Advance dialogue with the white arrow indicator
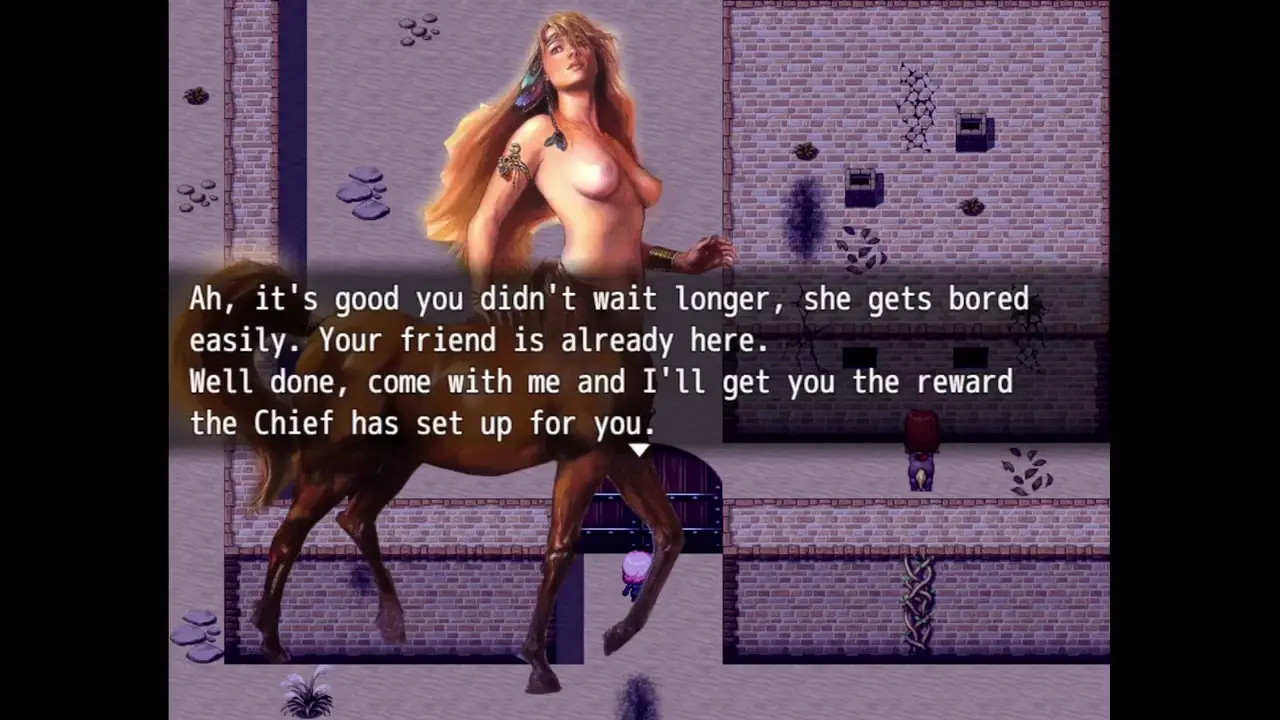Screen dimensions: 1280x720 pos(639,450)
